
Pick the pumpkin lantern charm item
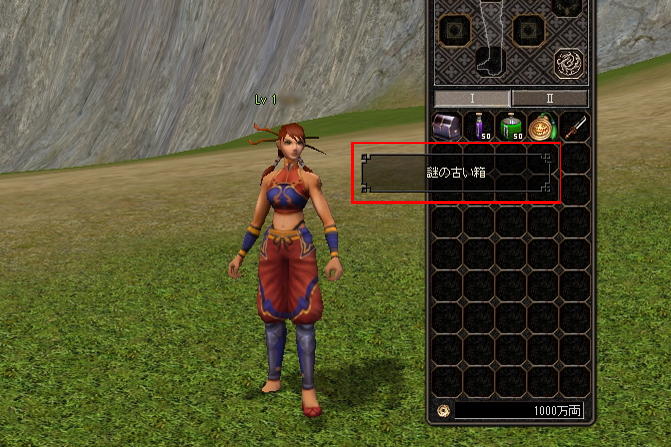coord(543,127)
